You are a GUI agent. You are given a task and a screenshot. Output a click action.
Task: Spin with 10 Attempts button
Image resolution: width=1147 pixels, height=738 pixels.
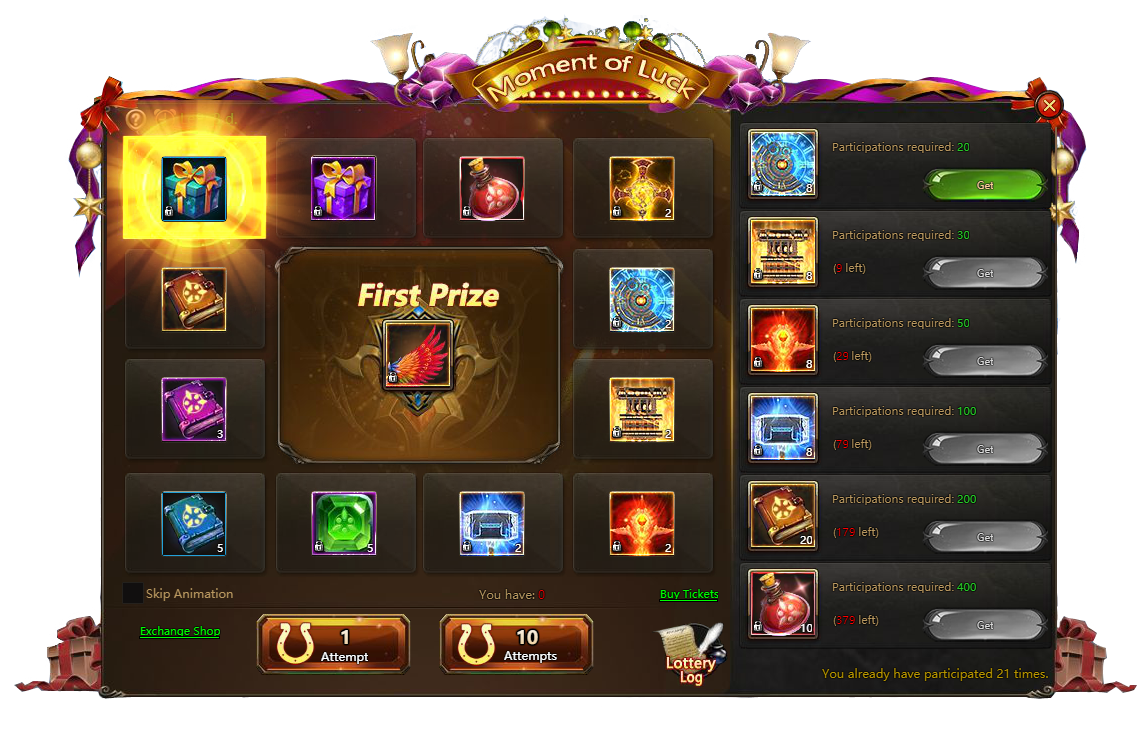click(x=516, y=645)
